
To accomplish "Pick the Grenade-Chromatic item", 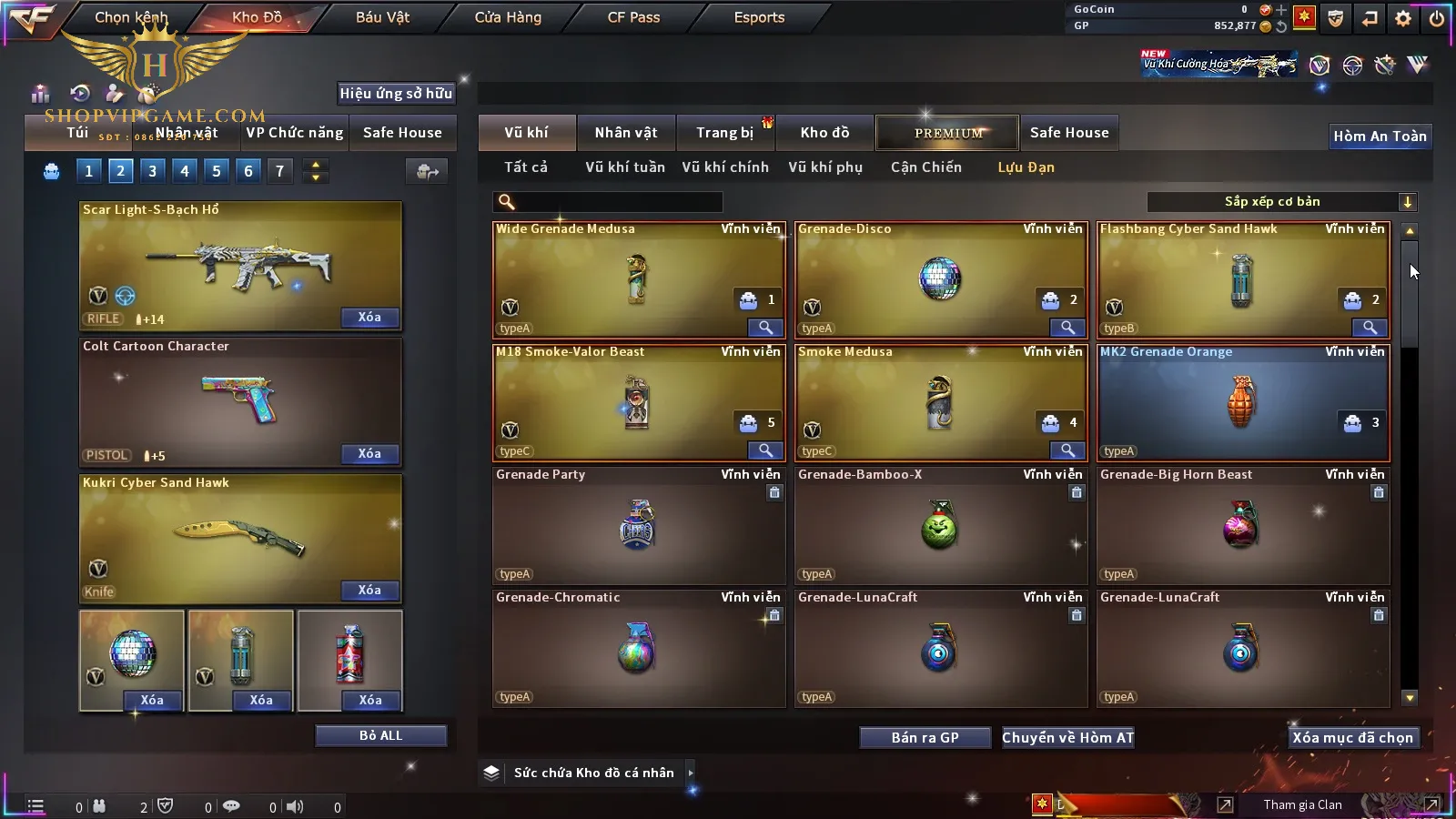I will 637,649.
